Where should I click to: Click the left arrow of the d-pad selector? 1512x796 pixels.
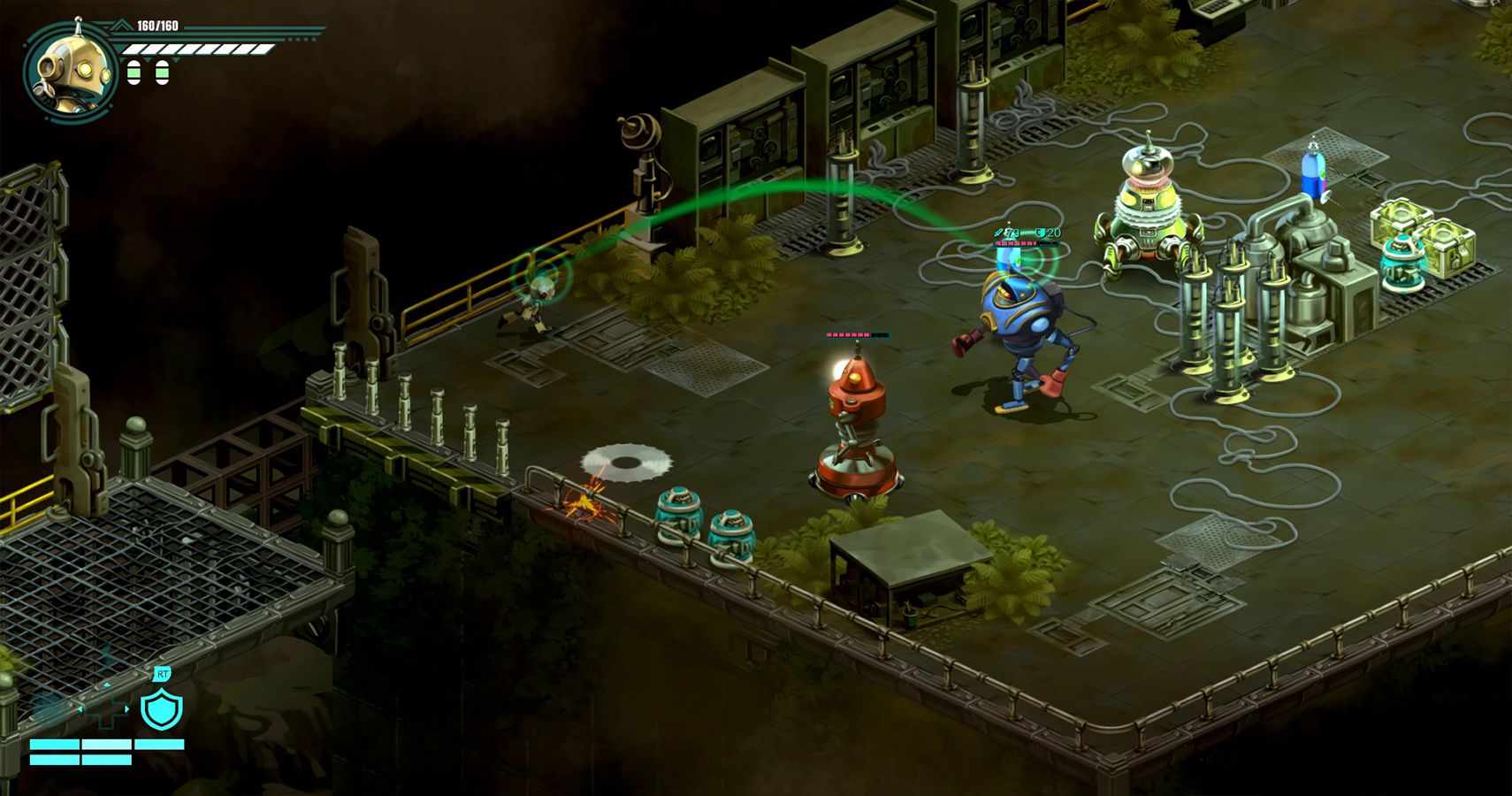click(80, 709)
